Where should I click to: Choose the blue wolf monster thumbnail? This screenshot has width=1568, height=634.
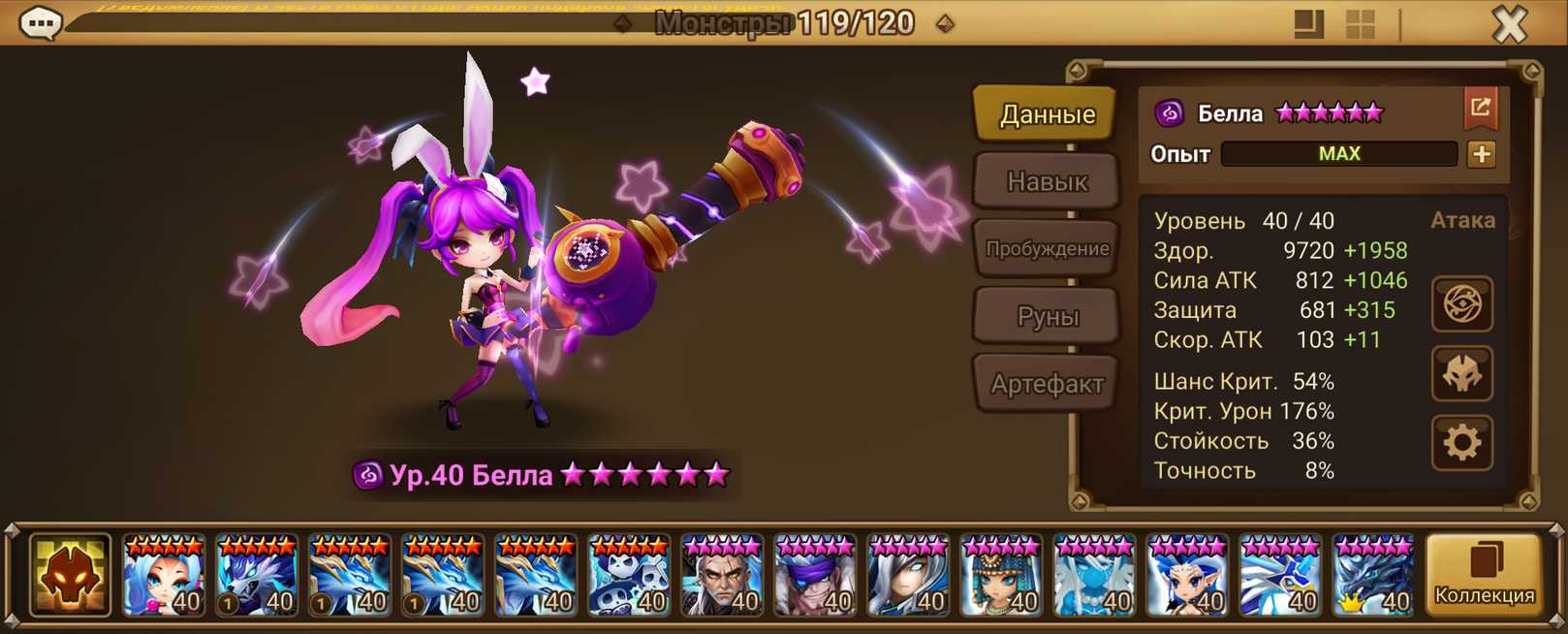click(x=257, y=576)
